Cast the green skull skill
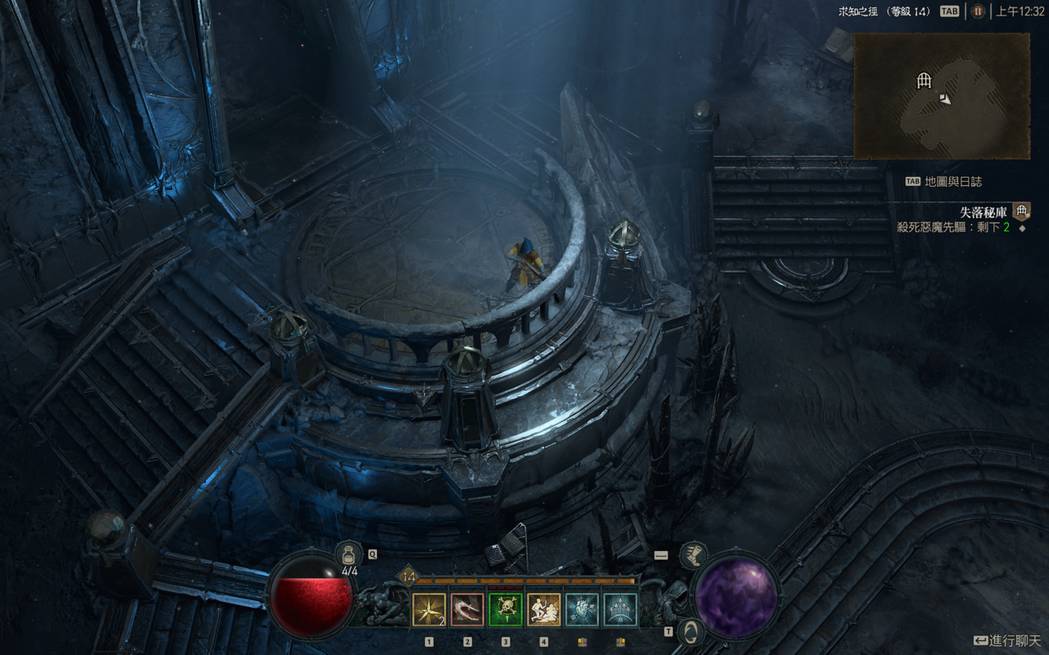 coord(505,609)
